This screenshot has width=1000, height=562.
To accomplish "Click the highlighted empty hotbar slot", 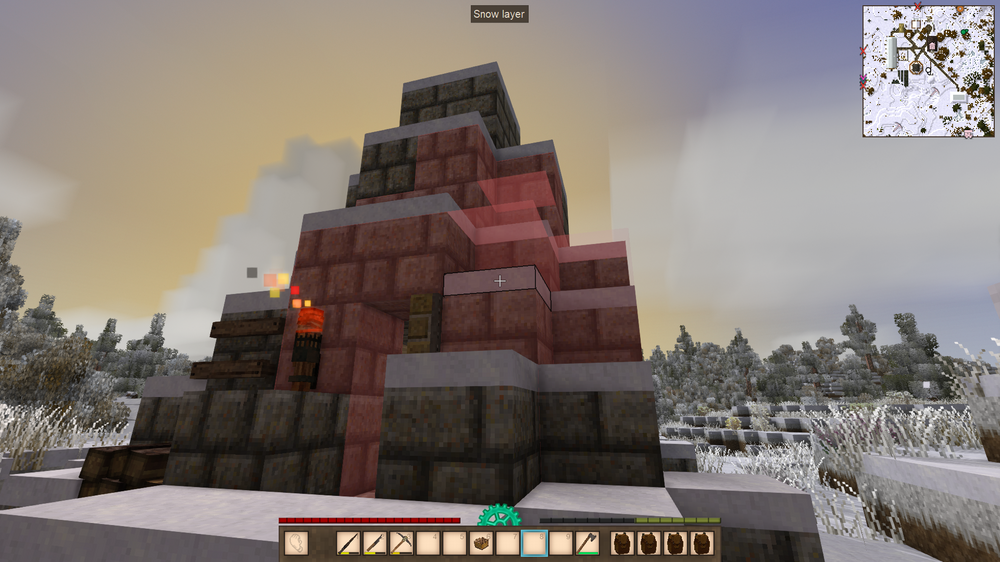I will (534, 543).
